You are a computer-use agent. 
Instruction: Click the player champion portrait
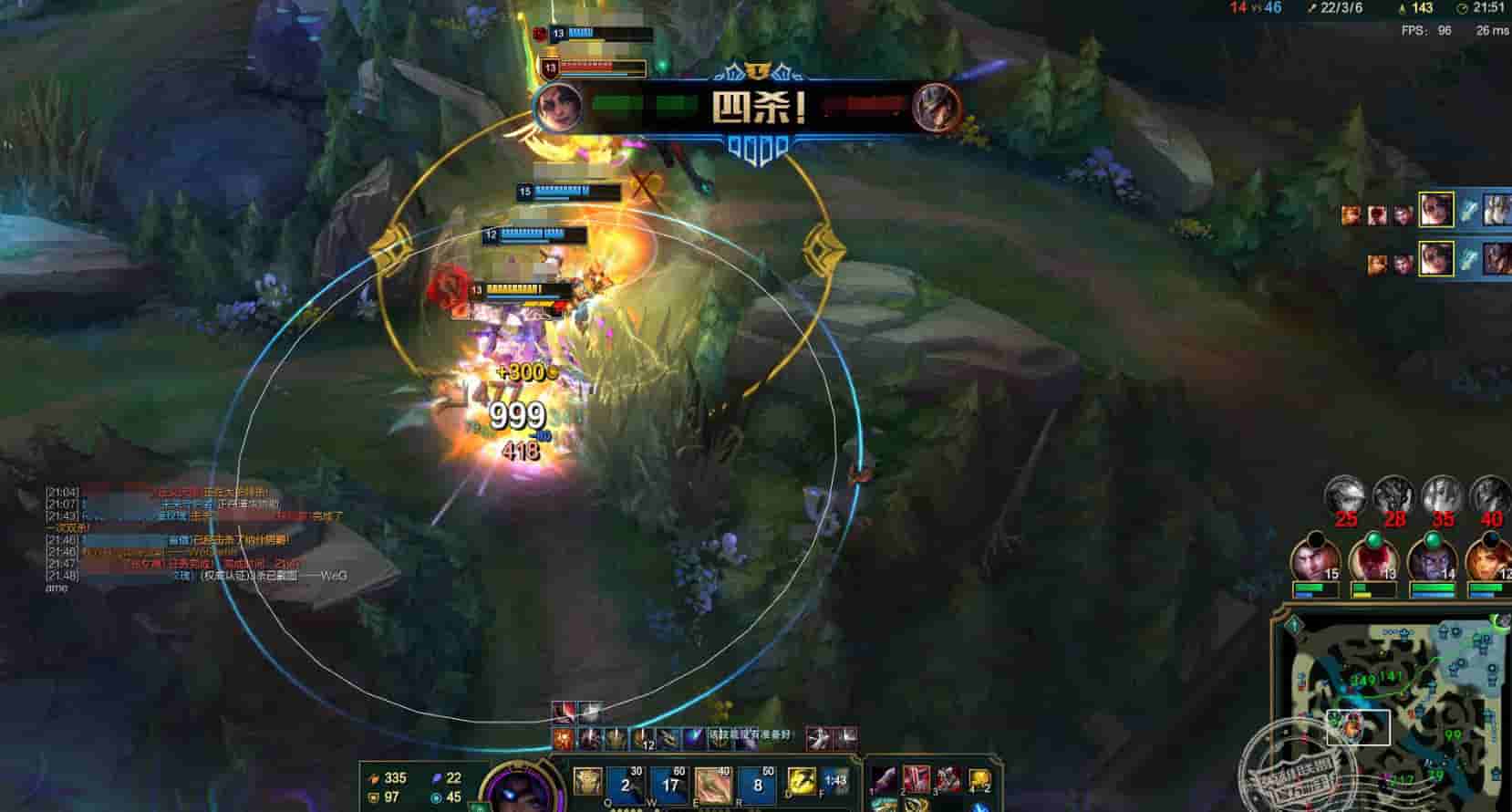[512, 789]
